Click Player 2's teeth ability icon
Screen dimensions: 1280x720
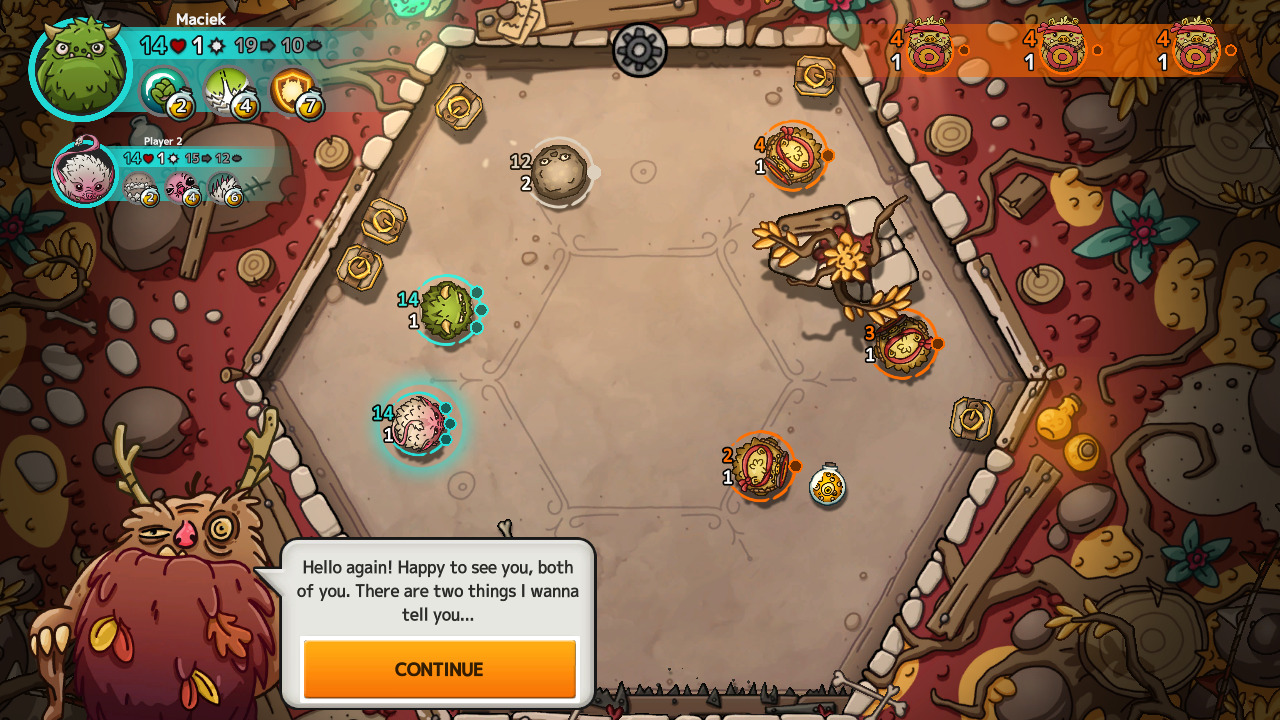[143, 191]
